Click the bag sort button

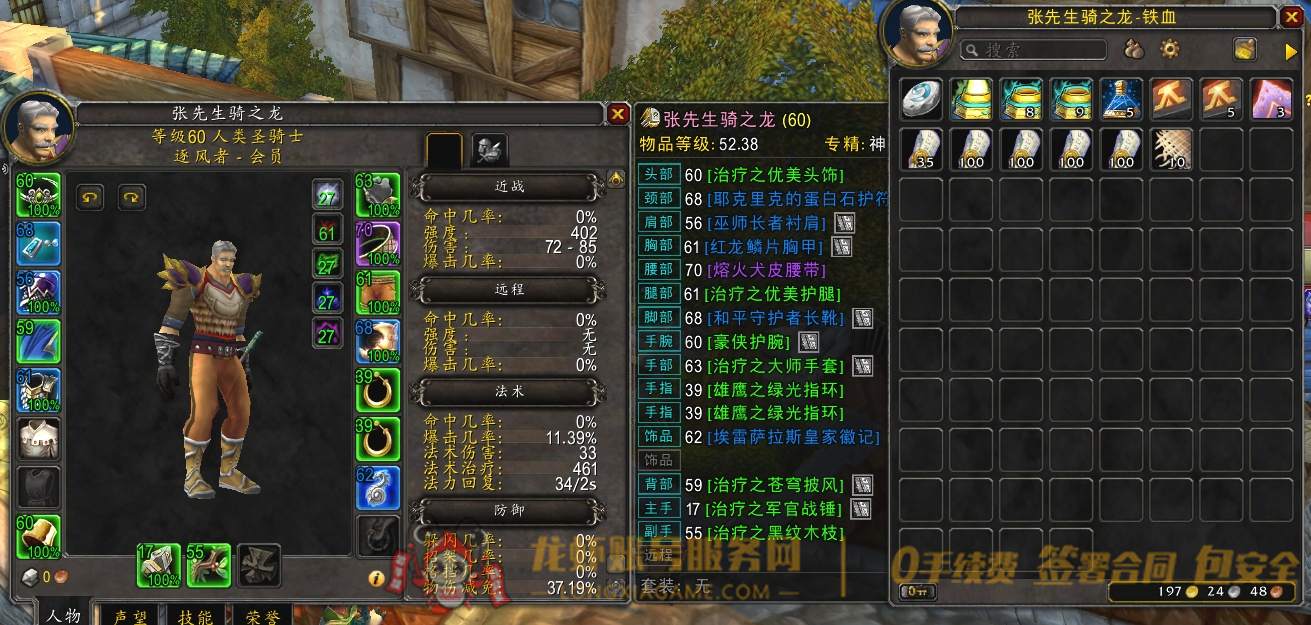point(1245,49)
